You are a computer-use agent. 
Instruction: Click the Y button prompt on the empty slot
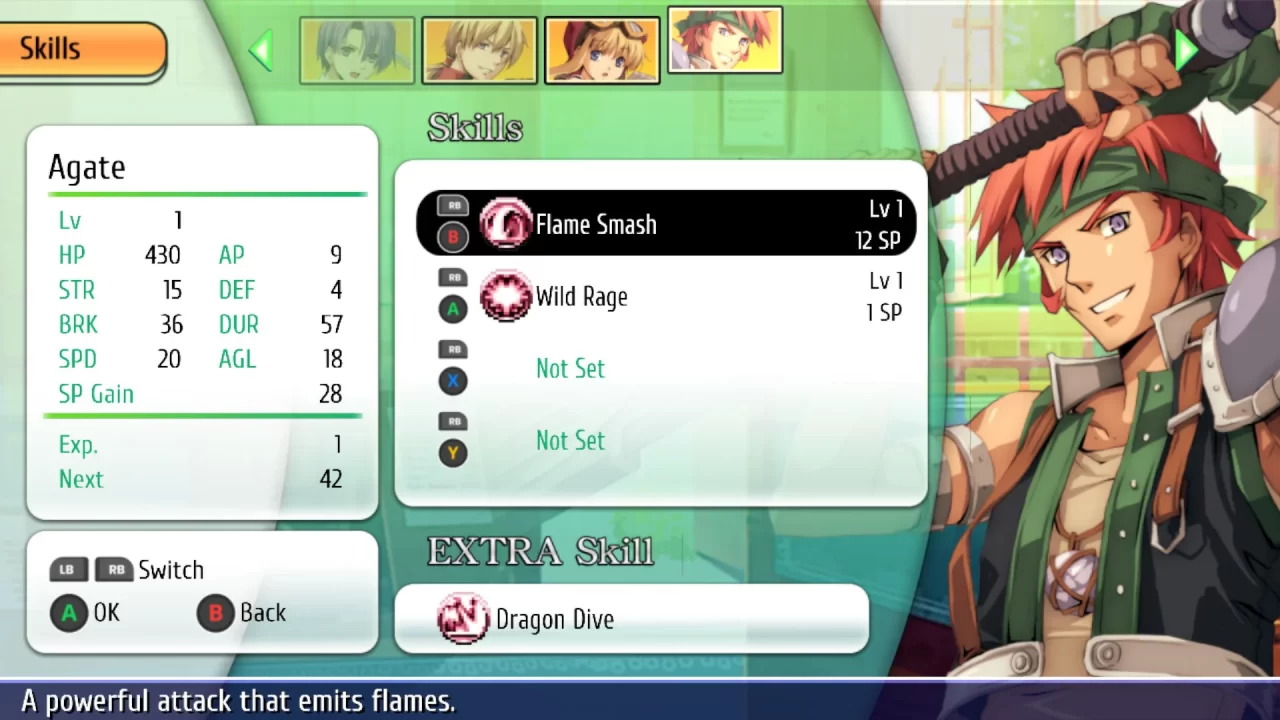pyautogui.click(x=453, y=453)
